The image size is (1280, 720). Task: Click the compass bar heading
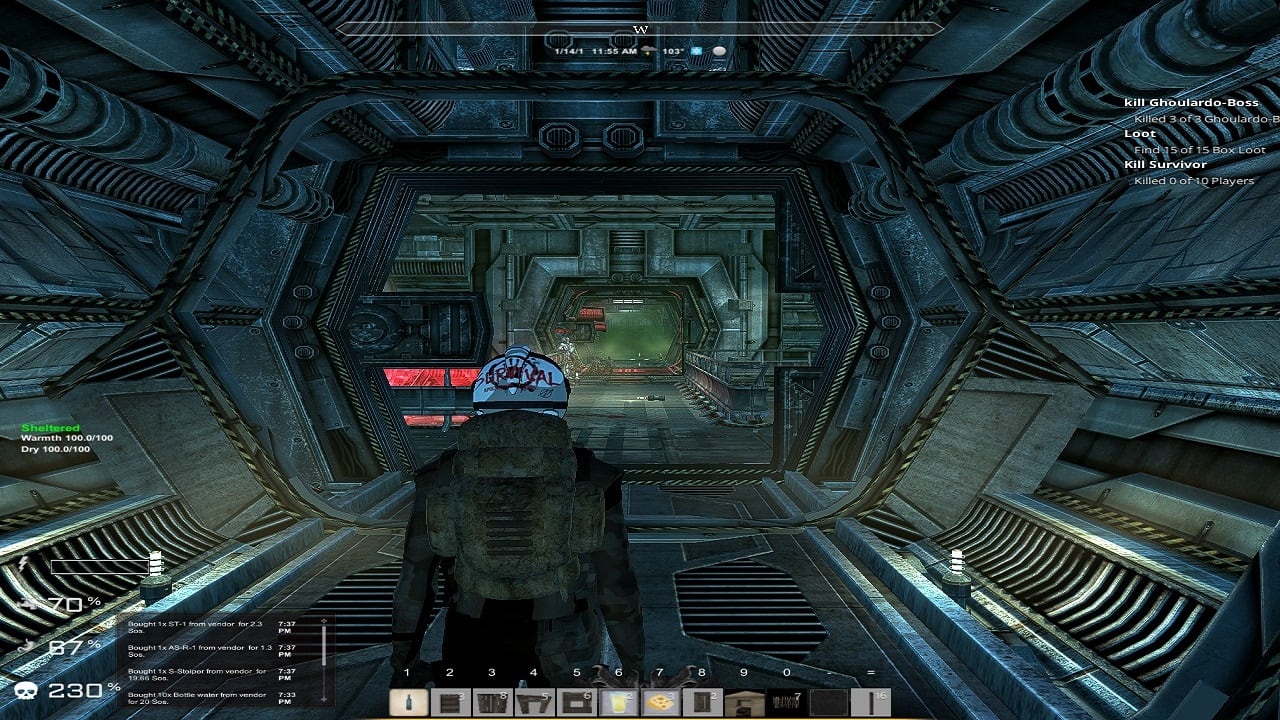[640, 30]
